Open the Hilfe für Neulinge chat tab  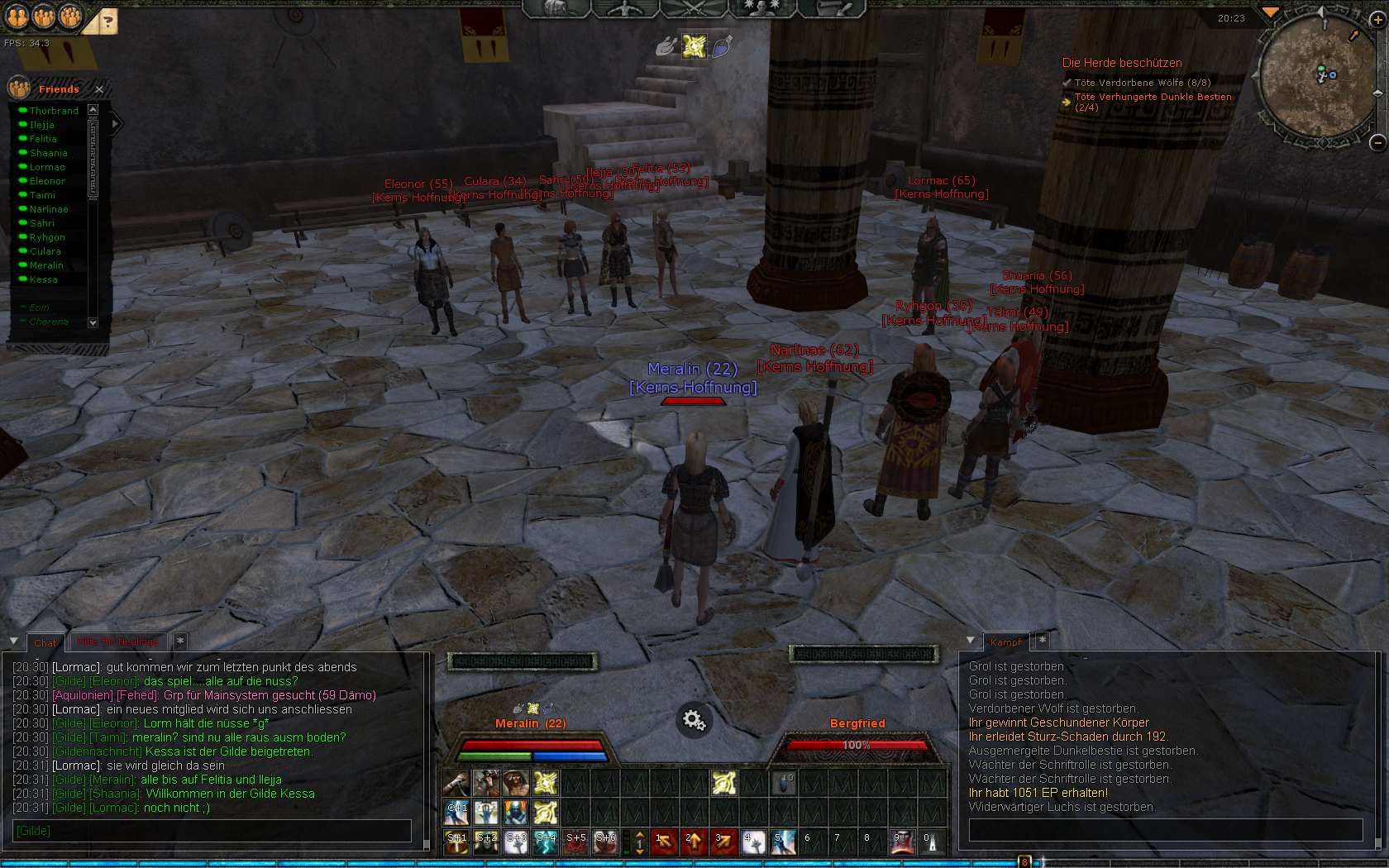click(x=117, y=641)
